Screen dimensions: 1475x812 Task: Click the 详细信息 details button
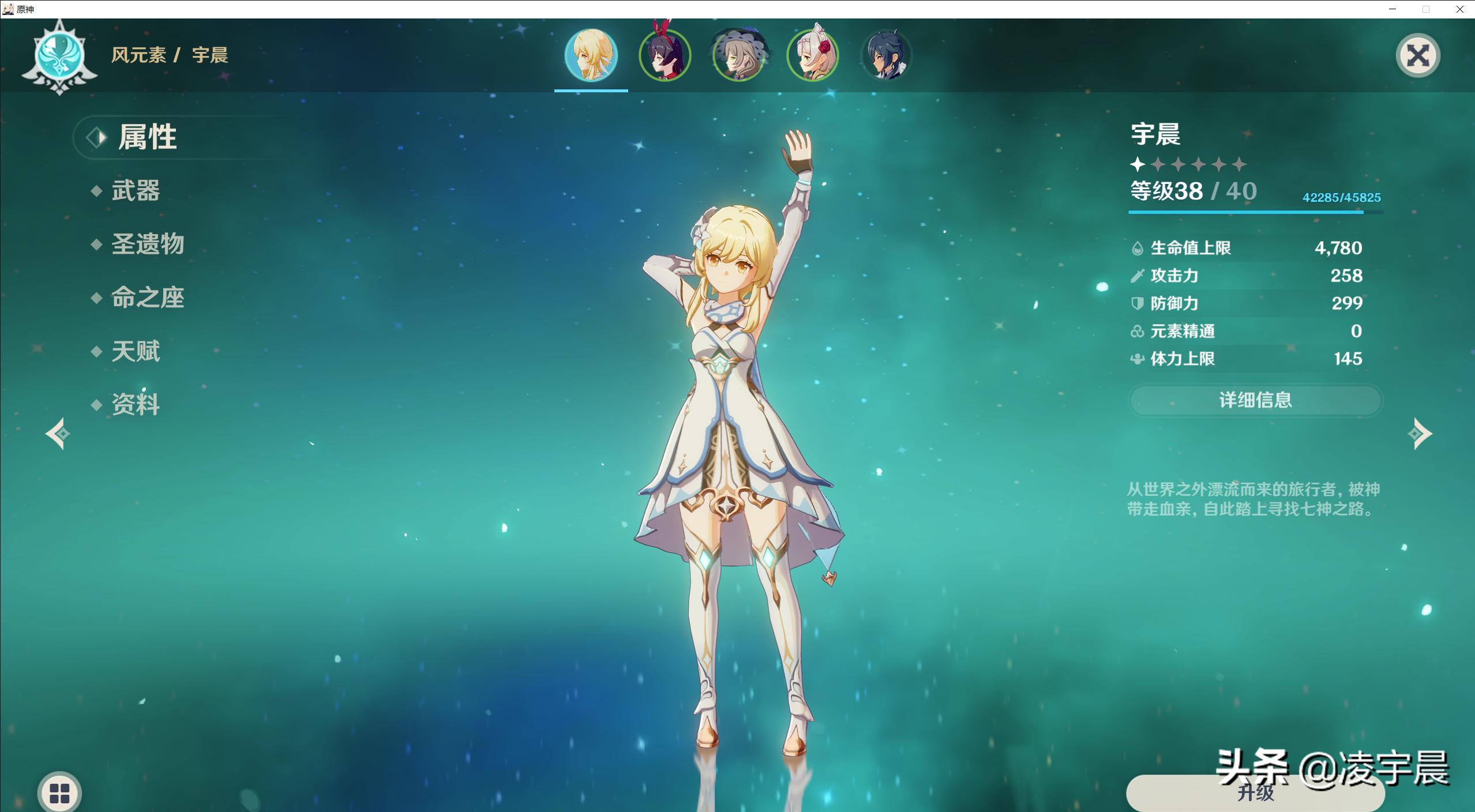[1255, 400]
